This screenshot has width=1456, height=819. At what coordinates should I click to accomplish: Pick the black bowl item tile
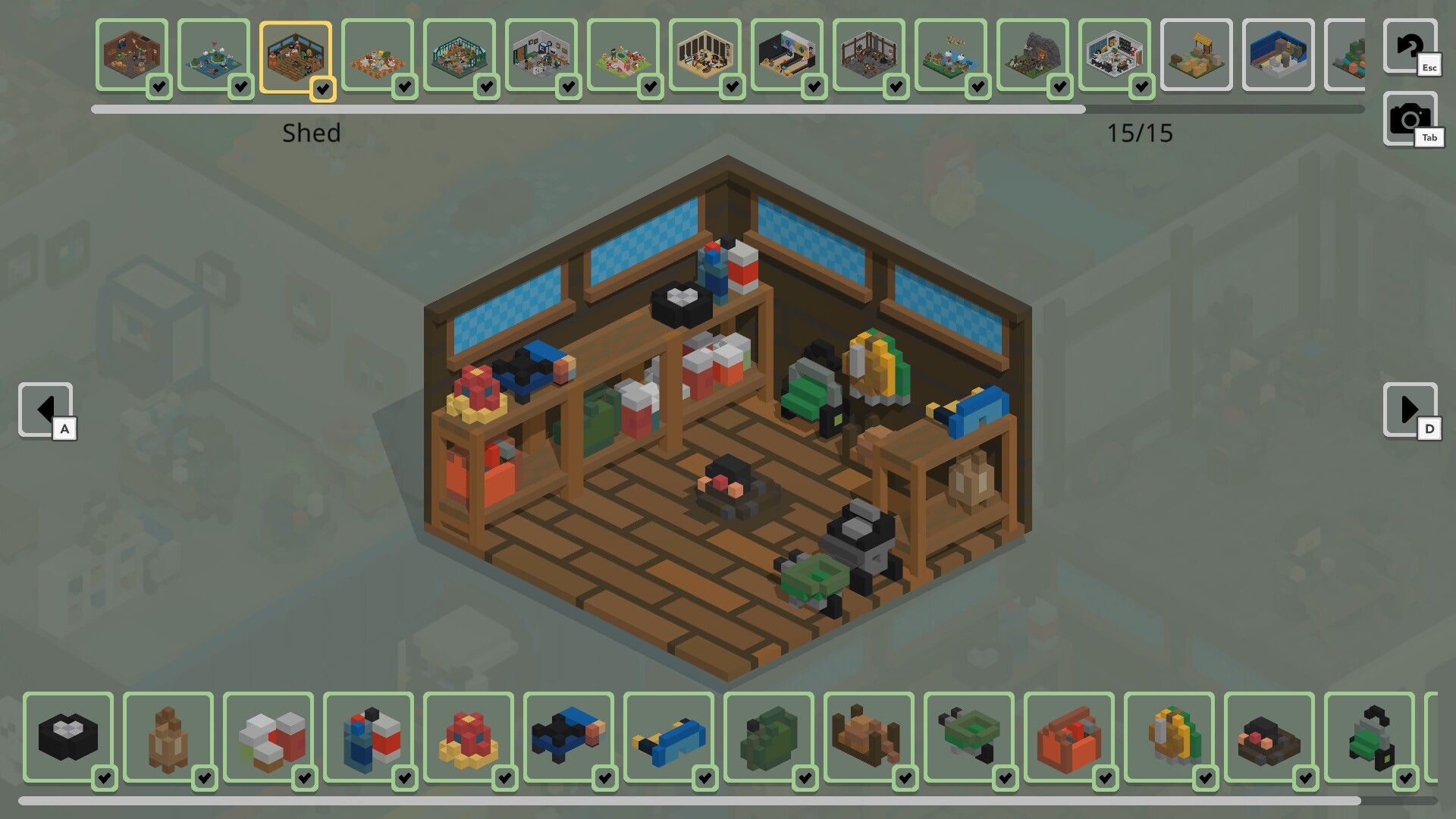coord(68,736)
